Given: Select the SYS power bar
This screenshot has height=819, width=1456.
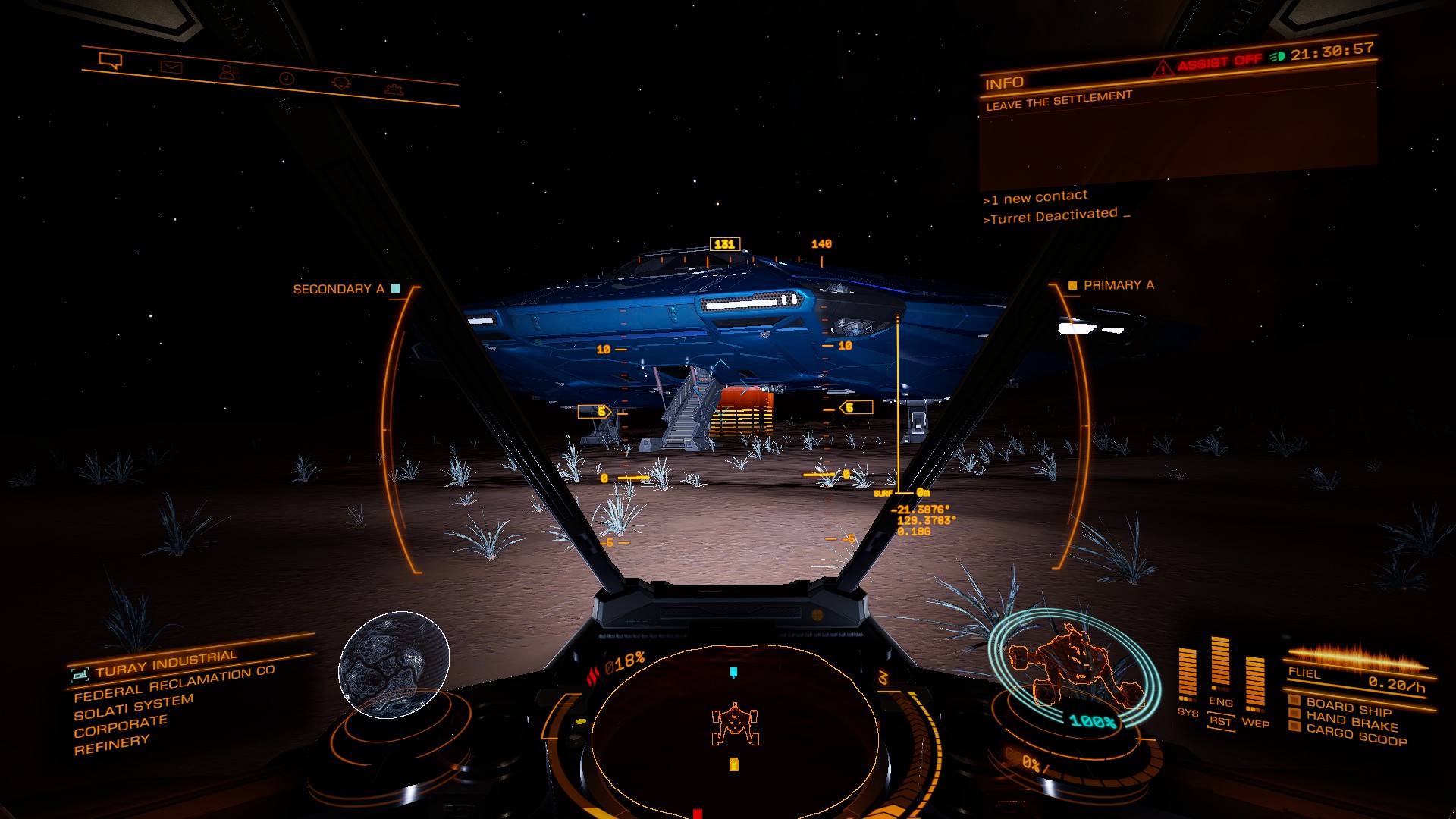Looking at the screenshot, I should (1188, 676).
